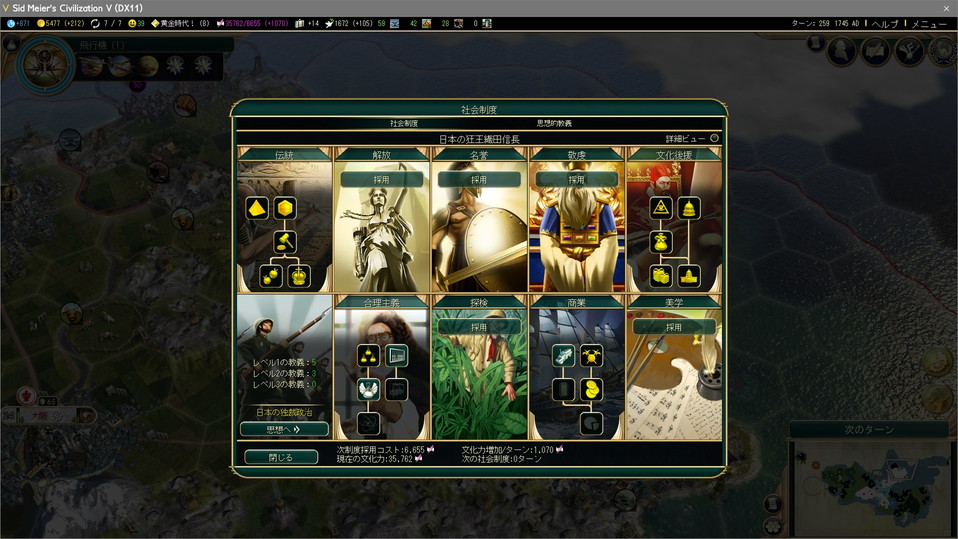Adopt the 美学 (Aesthetics) policy tree
Image resolution: width=958 pixels, height=539 pixels.
[674, 327]
